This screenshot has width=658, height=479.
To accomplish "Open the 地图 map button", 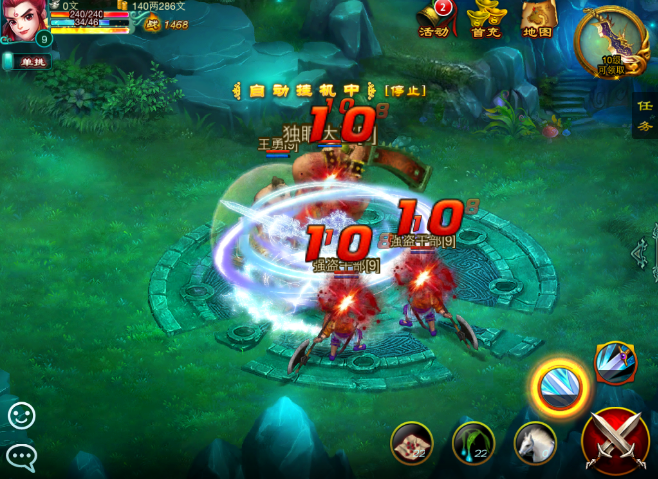I will click(x=538, y=18).
